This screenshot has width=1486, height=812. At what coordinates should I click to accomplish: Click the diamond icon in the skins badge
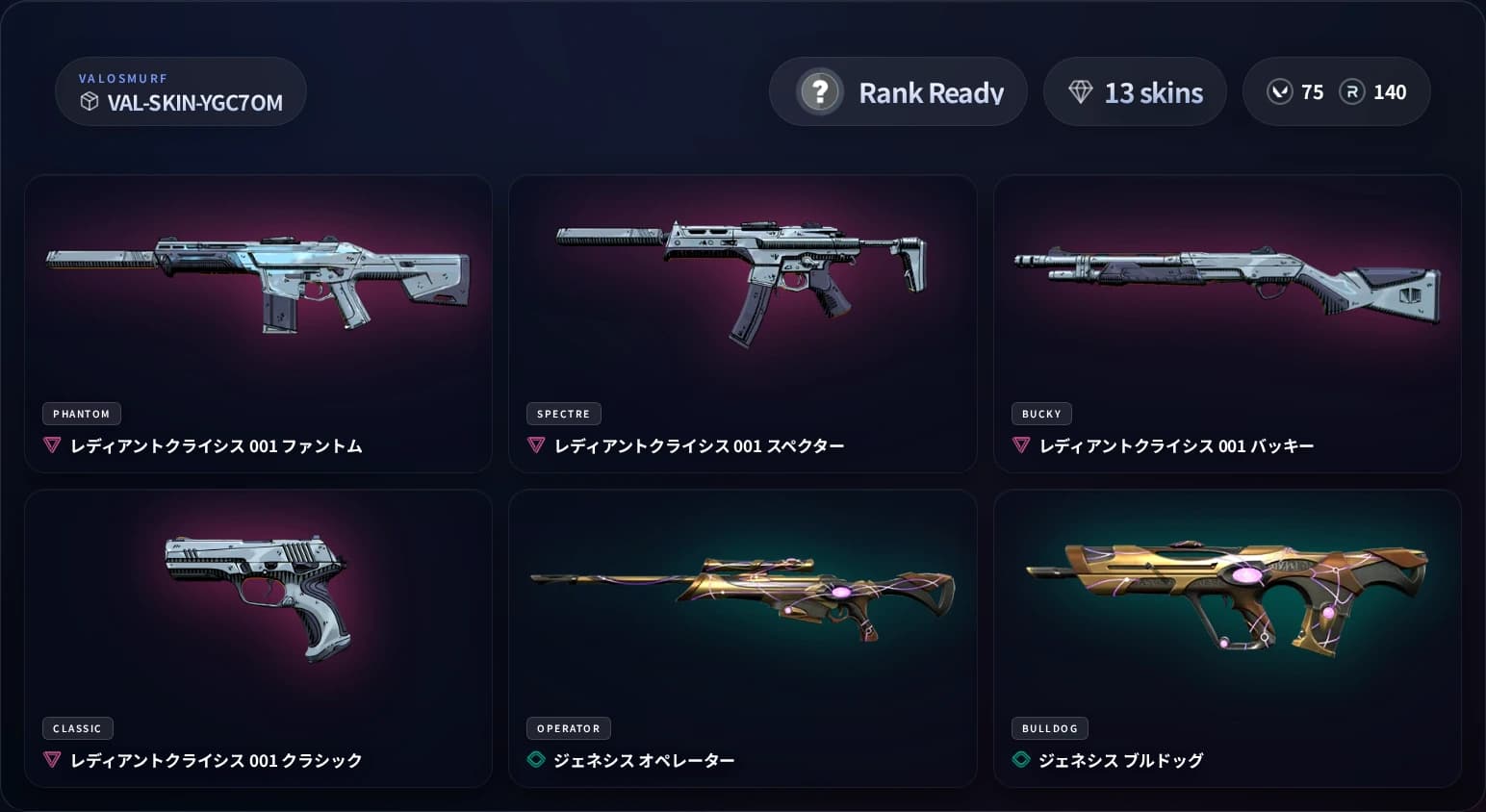(1082, 91)
